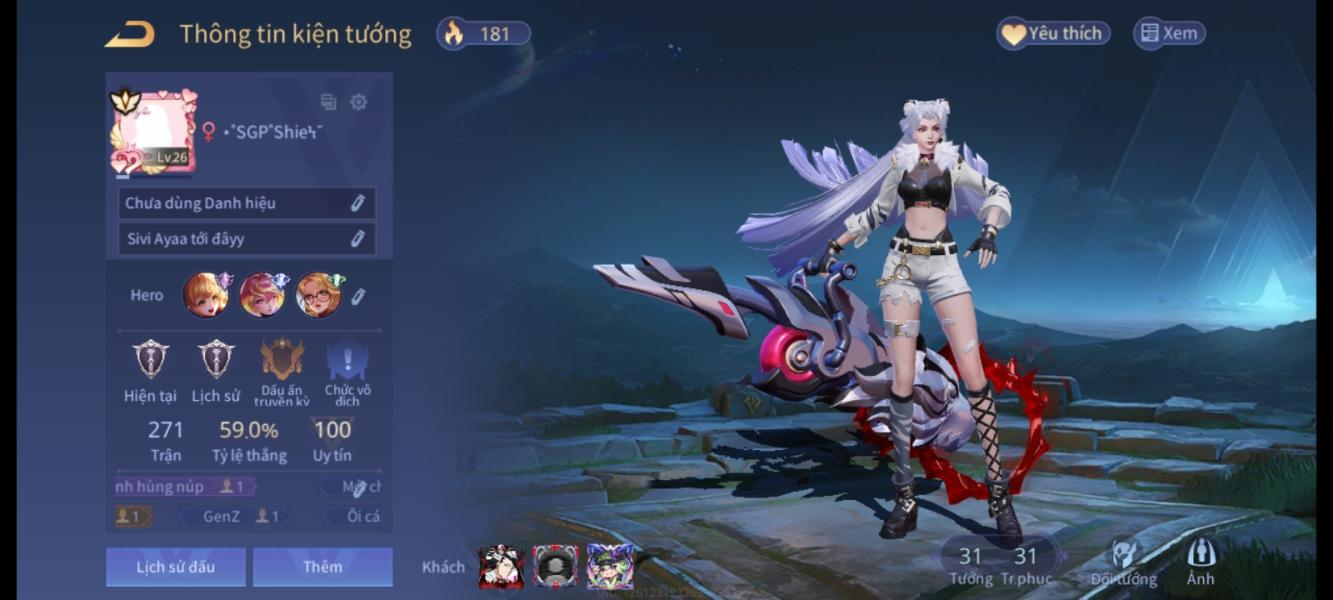Edit the featured Hero list

358,296
